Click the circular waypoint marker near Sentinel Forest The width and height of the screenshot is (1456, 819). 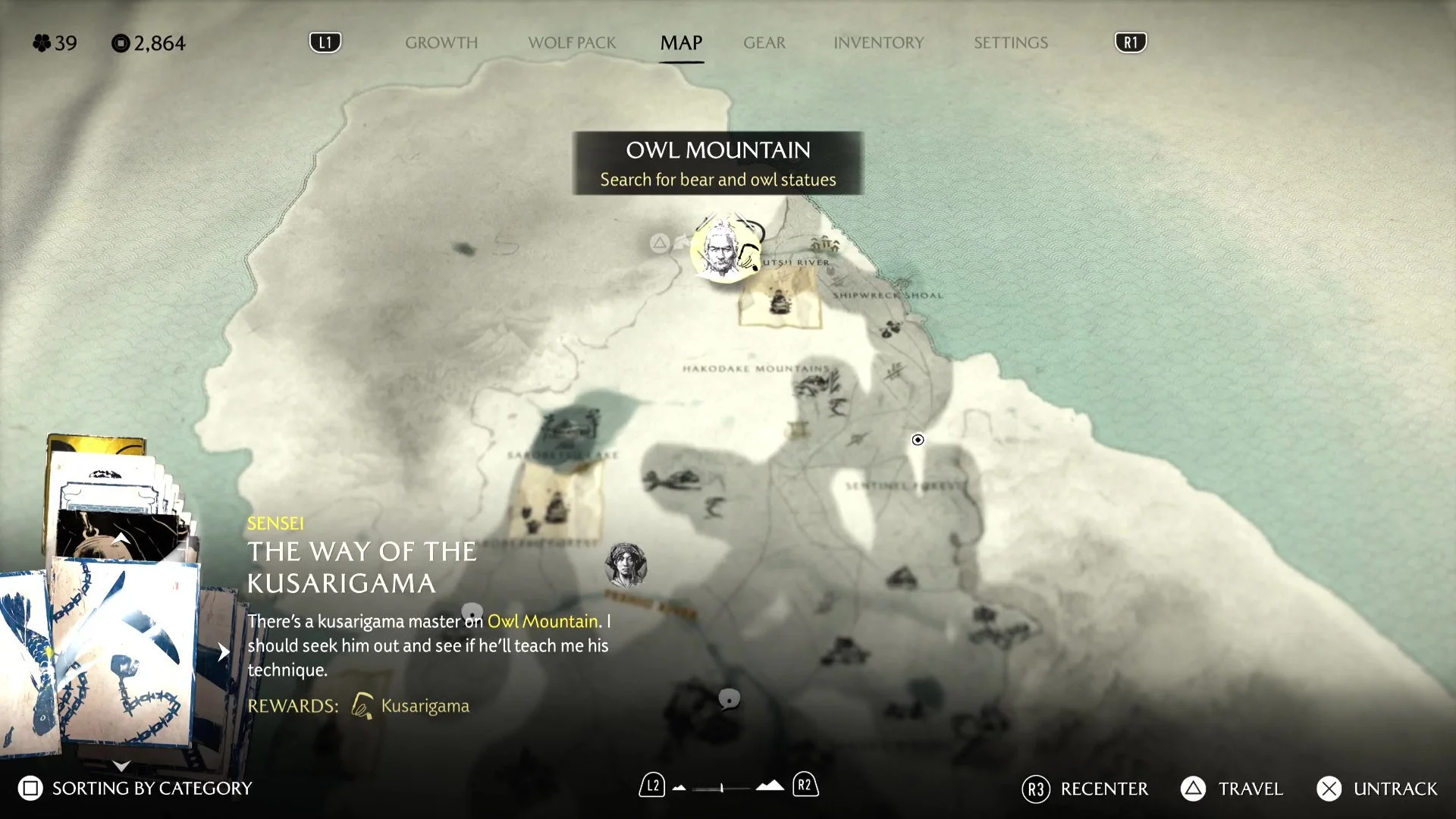coord(918,440)
